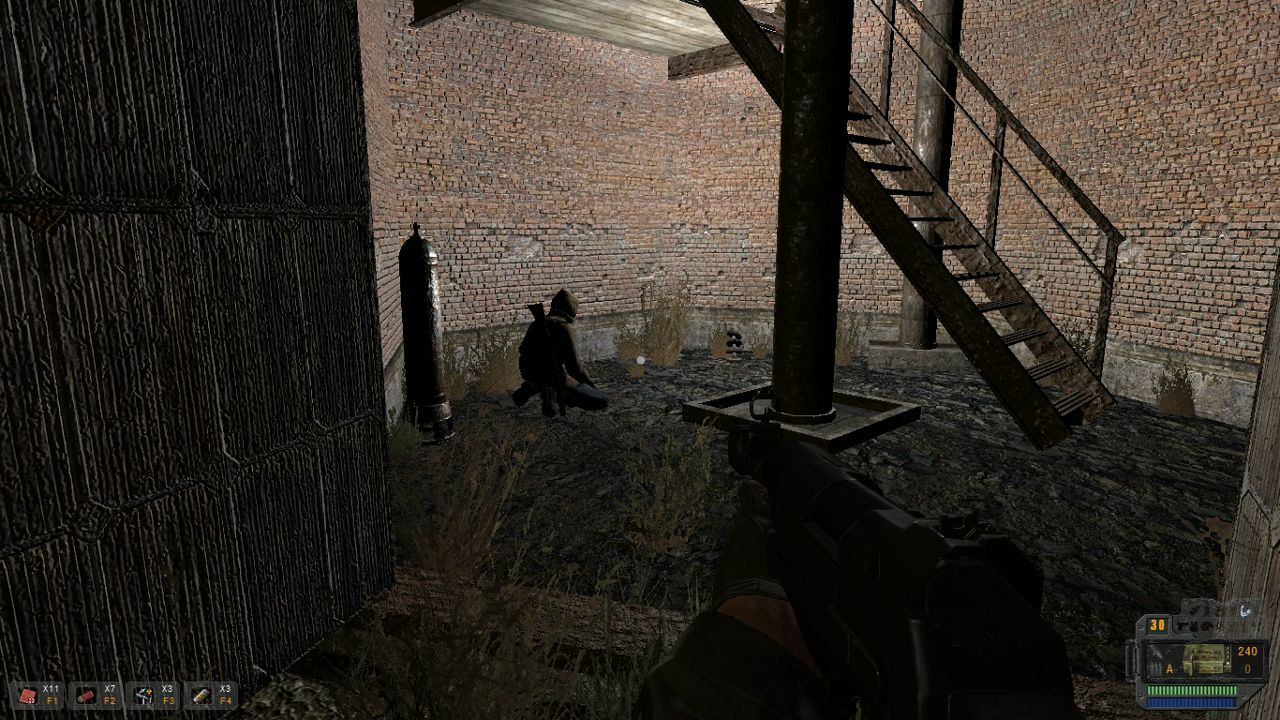Click the small indicator icons above the weapon HUD
1280x720 pixels.
click(x=1198, y=626)
